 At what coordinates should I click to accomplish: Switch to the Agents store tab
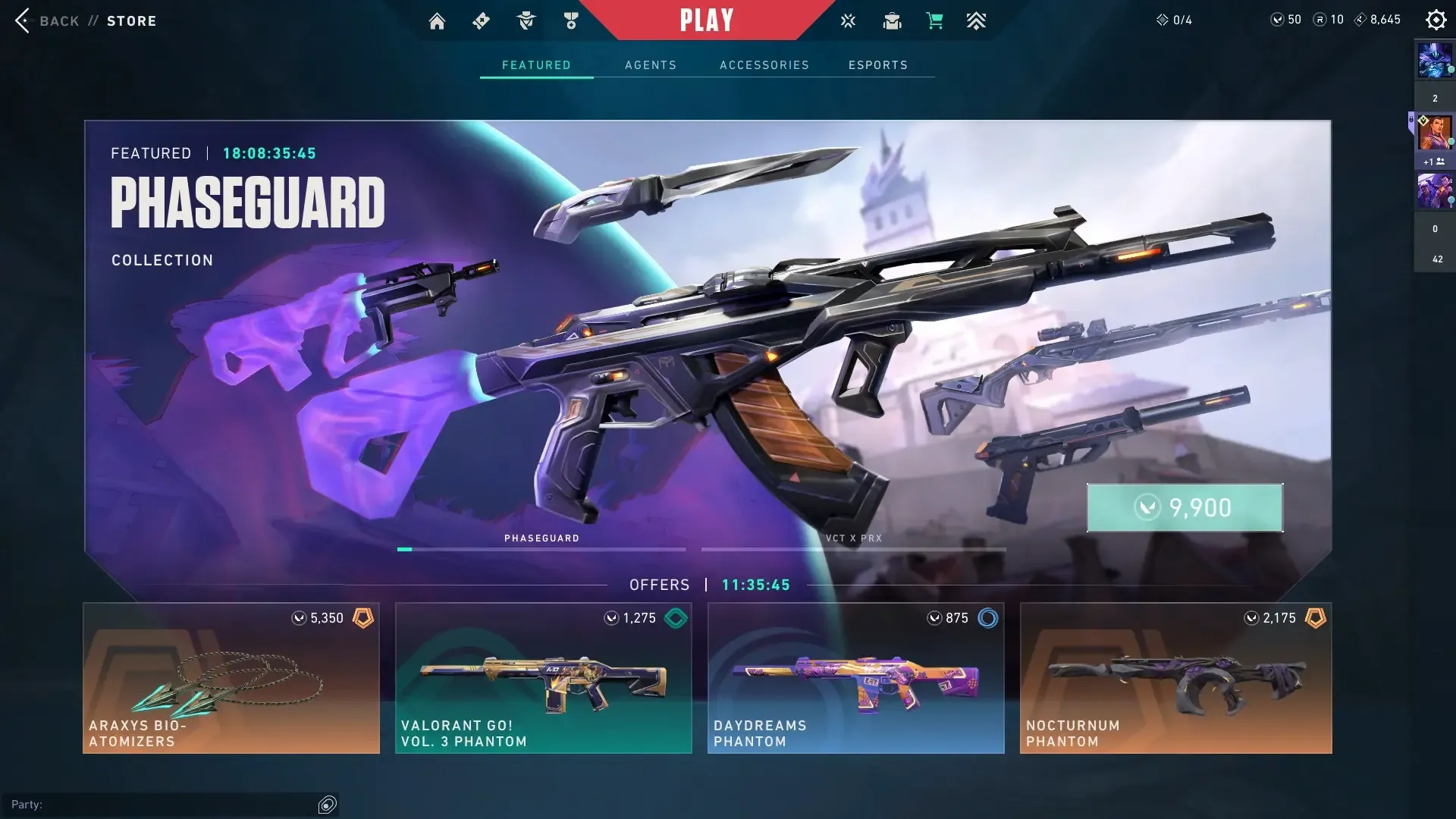click(651, 64)
